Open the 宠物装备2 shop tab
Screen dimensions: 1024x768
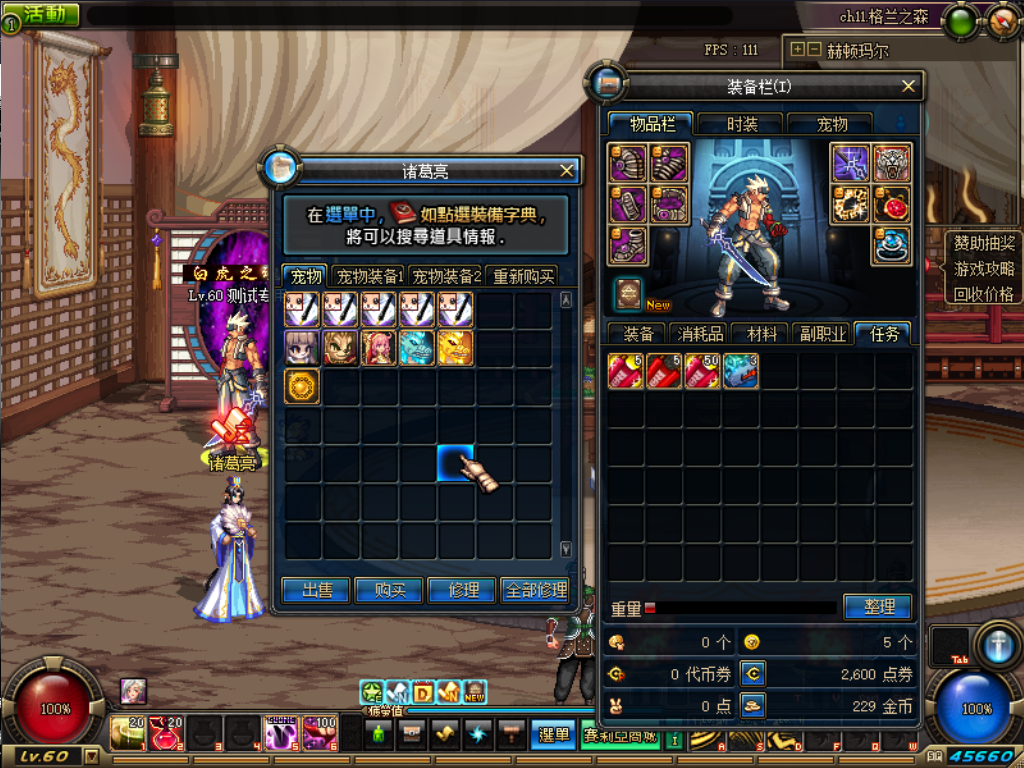click(x=447, y=276)
